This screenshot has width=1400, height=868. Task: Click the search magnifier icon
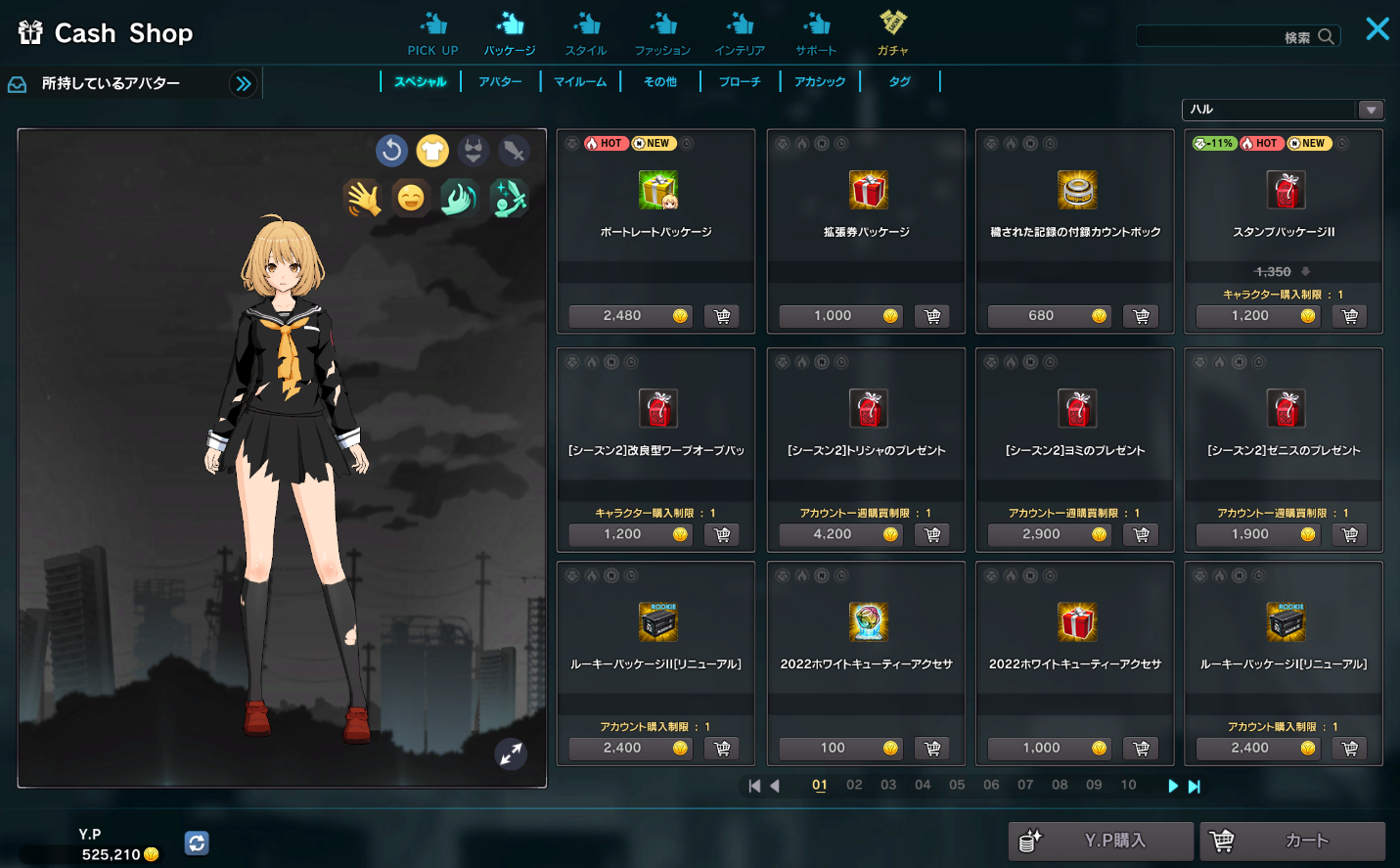click(1327, 35)
